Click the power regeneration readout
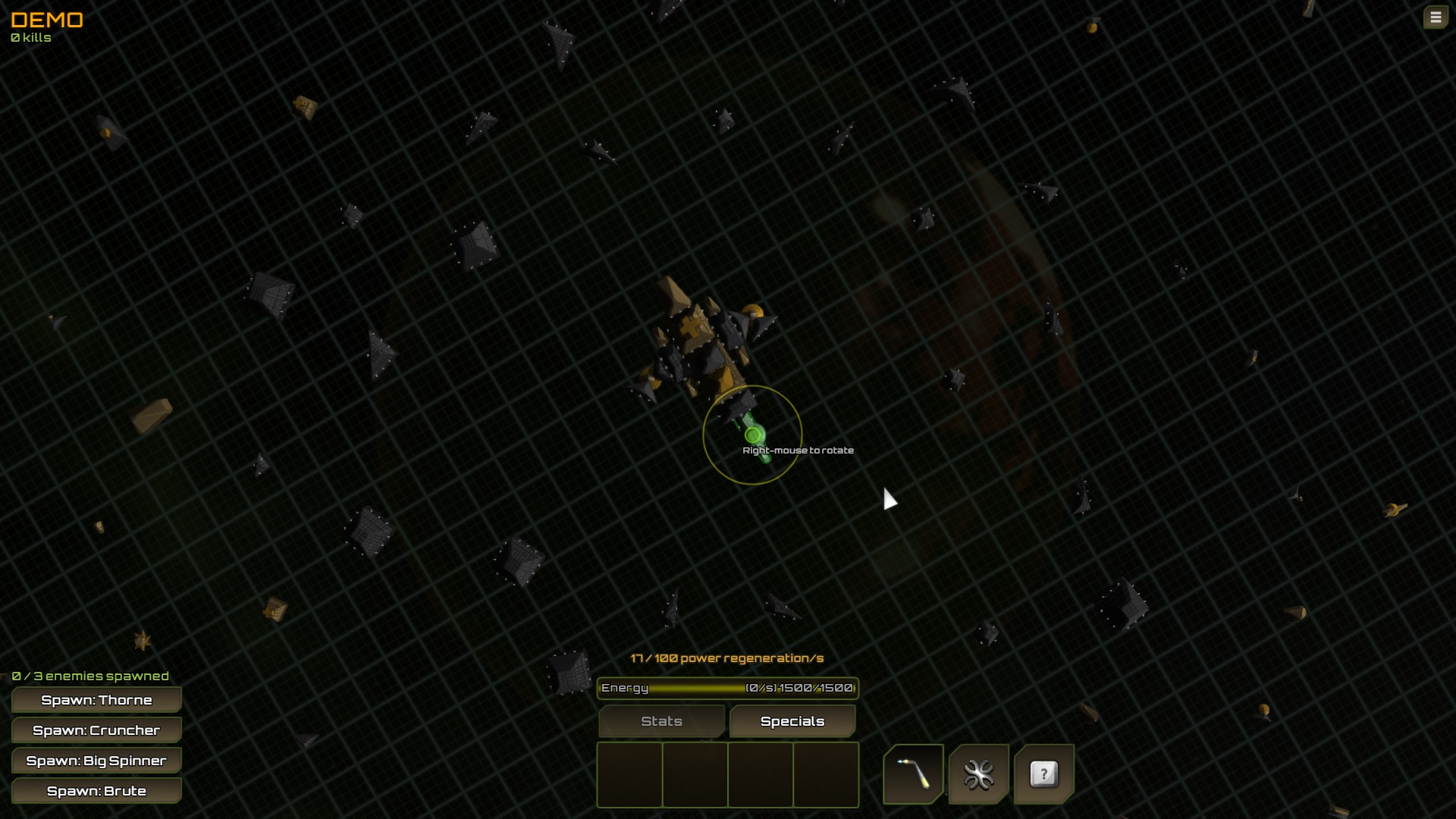Viewport: 1456px width, 819px height. [726, 659]
